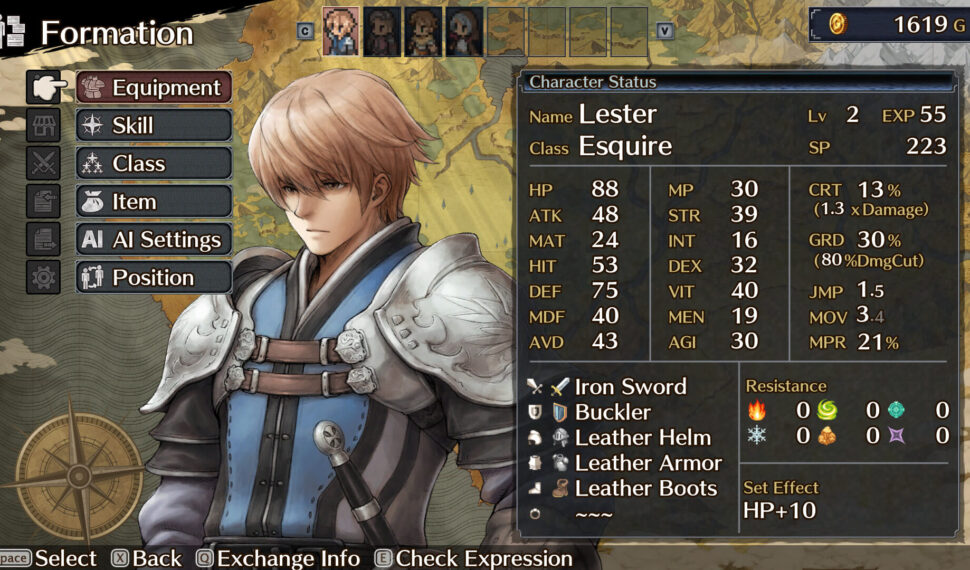Select Lester's highlighted party portrait
The image size is (970, 570).
click(341, 32)
